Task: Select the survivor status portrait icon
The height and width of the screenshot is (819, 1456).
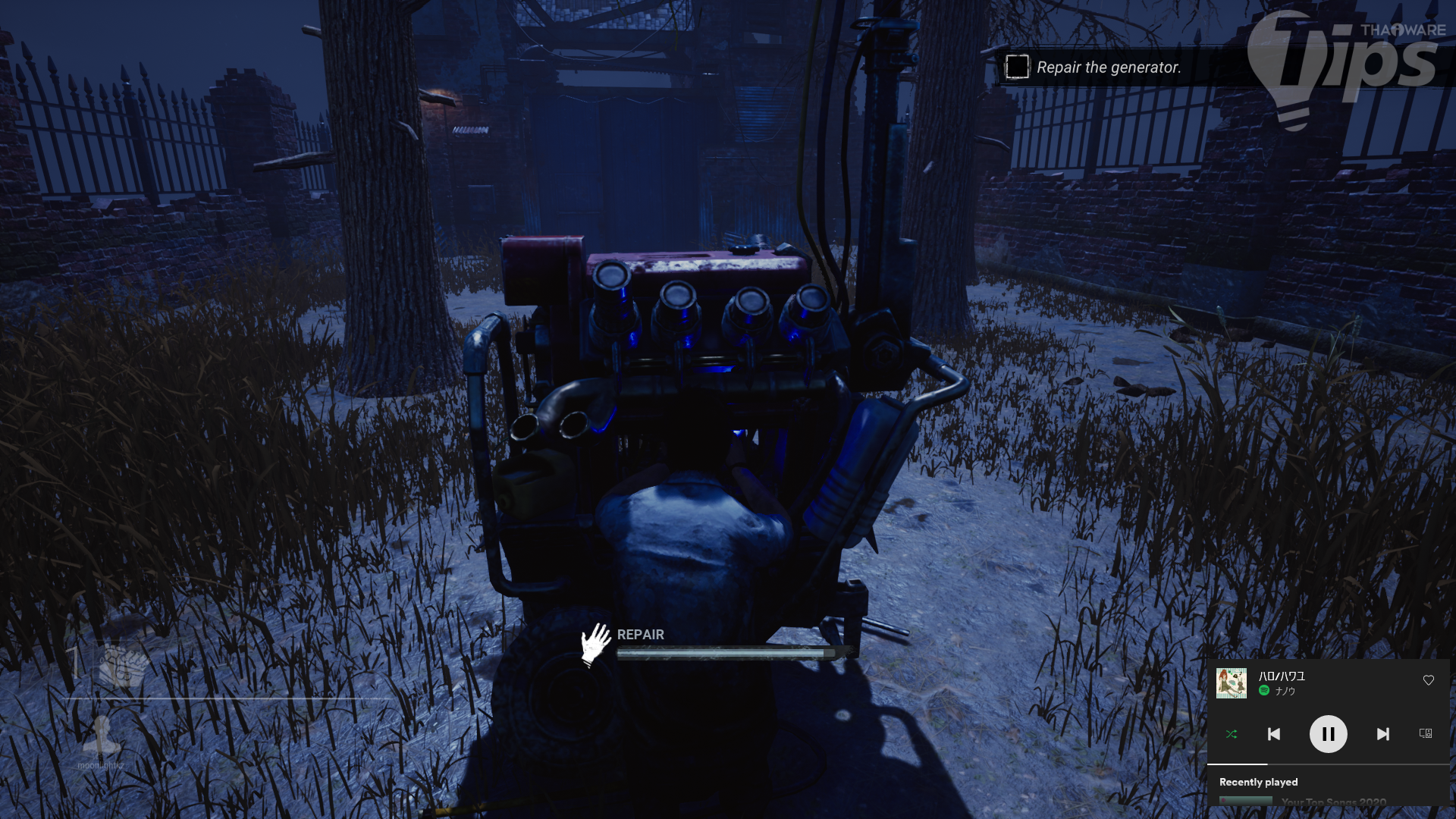Action: [x=101, y=735]
